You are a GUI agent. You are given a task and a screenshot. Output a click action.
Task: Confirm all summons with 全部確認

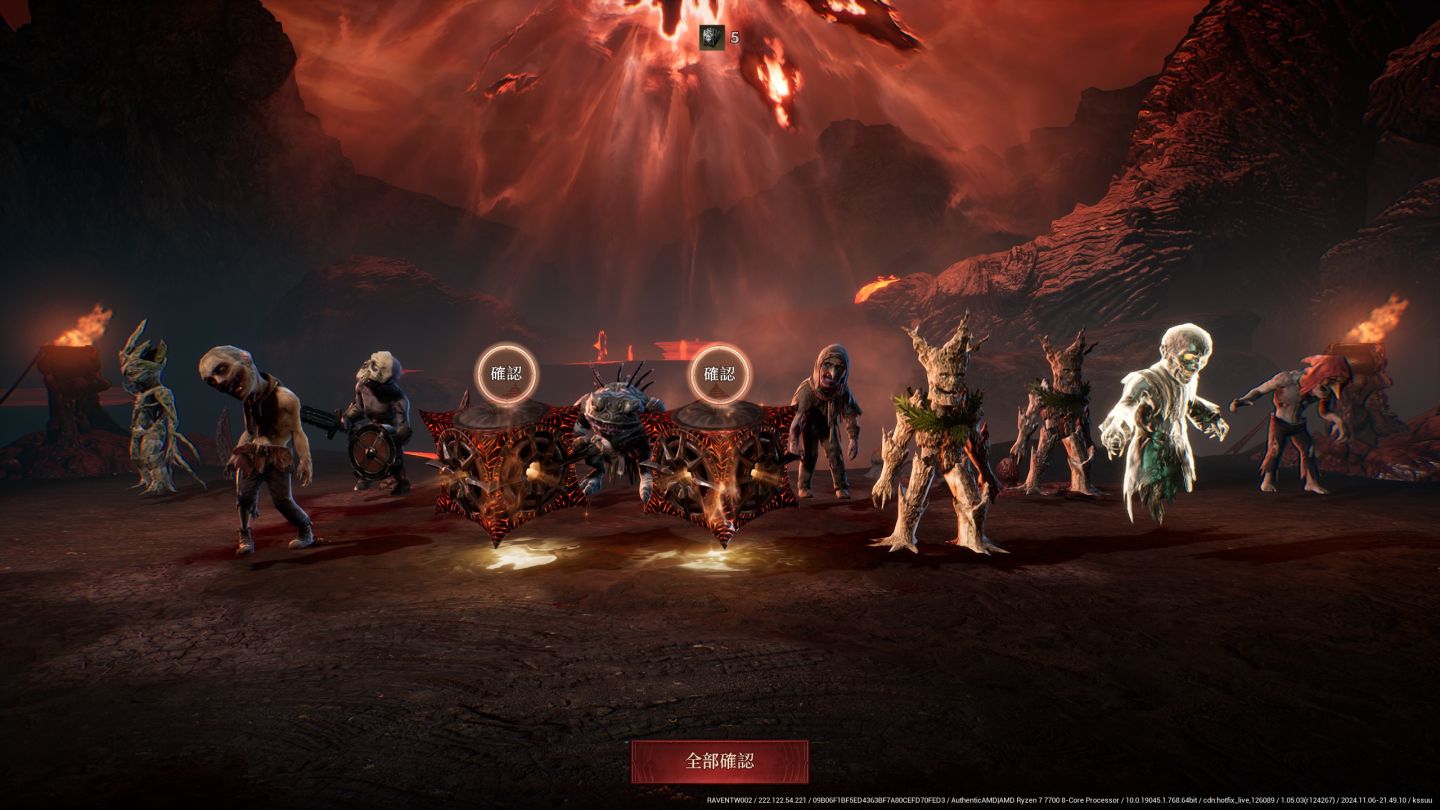click(719, 761)
